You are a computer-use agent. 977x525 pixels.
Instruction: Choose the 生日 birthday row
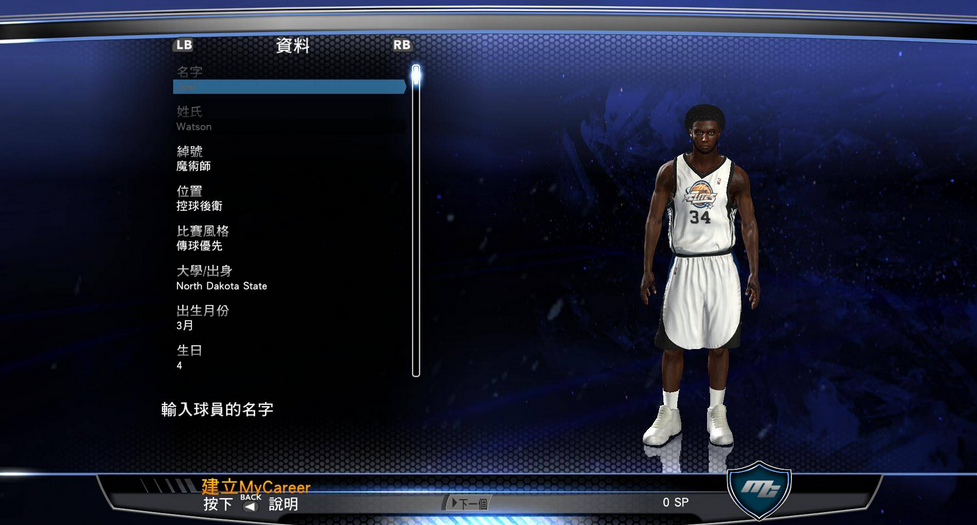tap(289, 358)
